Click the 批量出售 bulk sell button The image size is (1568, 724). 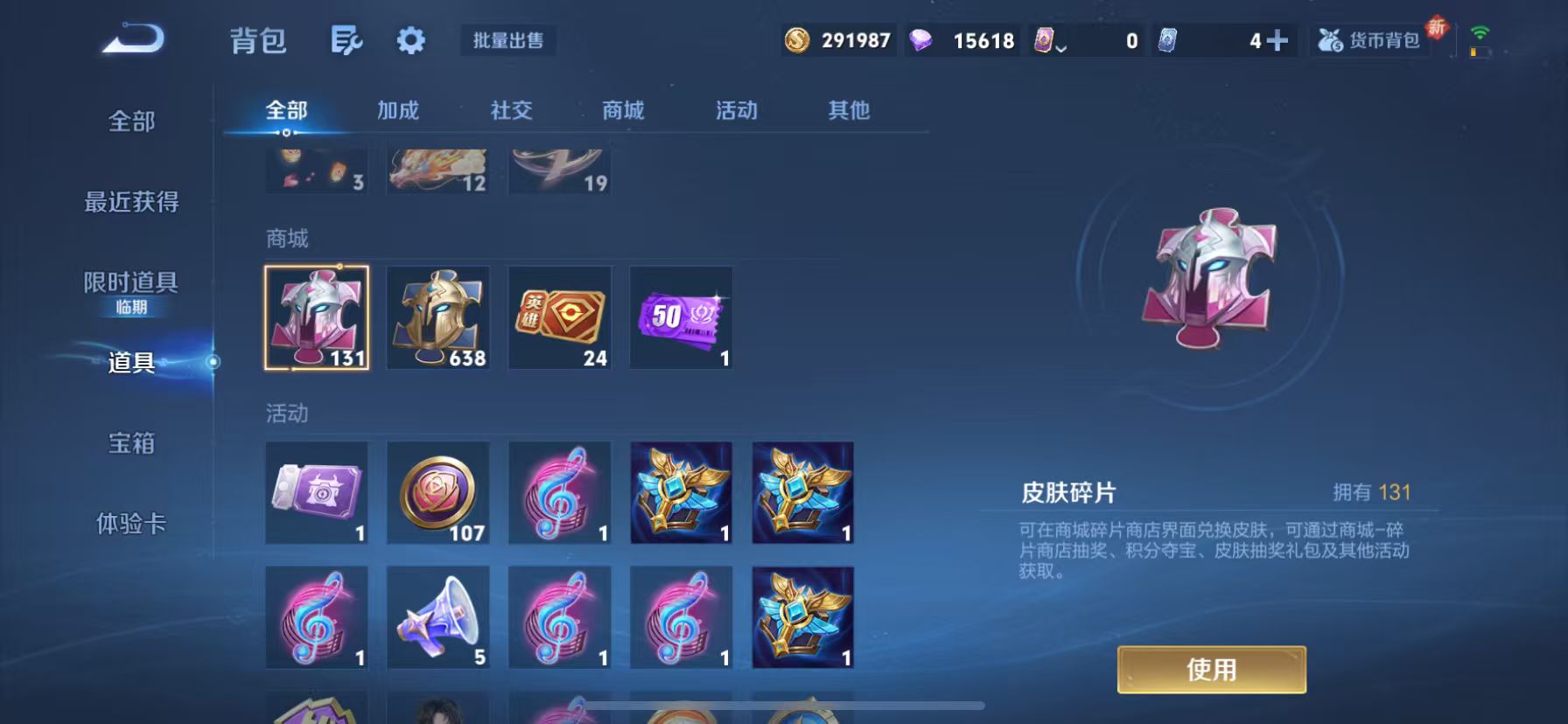click(x=507, y=40)
